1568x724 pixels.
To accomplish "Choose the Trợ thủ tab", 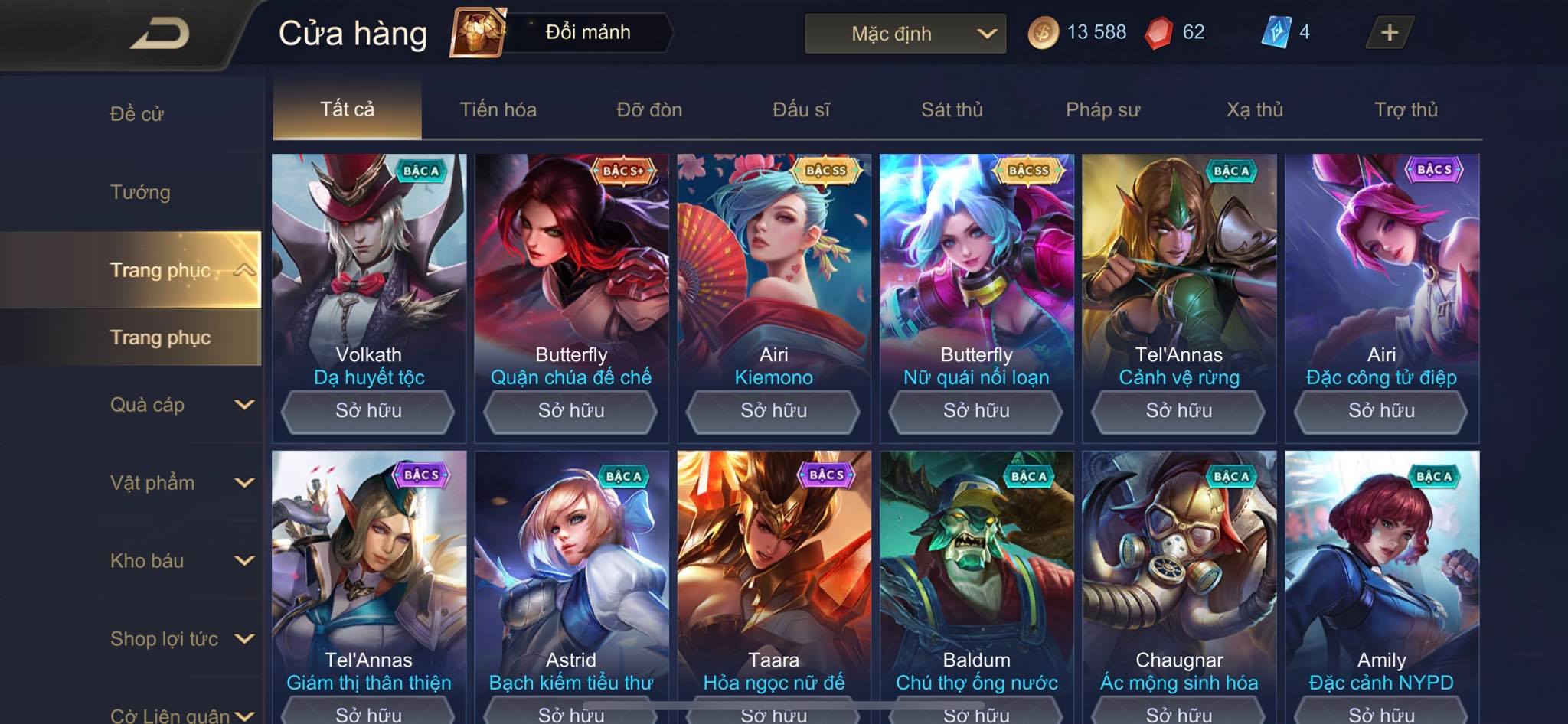I will click(1406, 109).
